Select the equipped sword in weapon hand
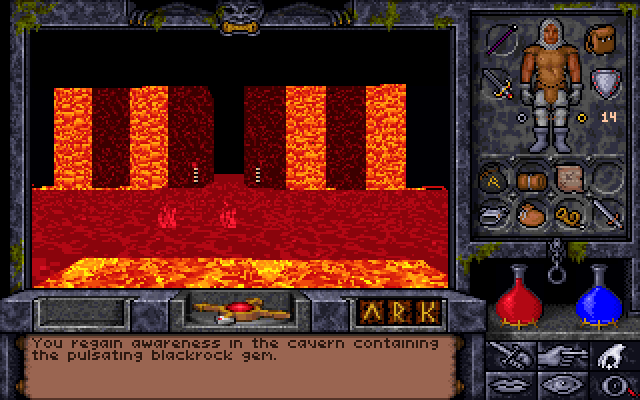The image size is (640, 400). coord(497,82)
